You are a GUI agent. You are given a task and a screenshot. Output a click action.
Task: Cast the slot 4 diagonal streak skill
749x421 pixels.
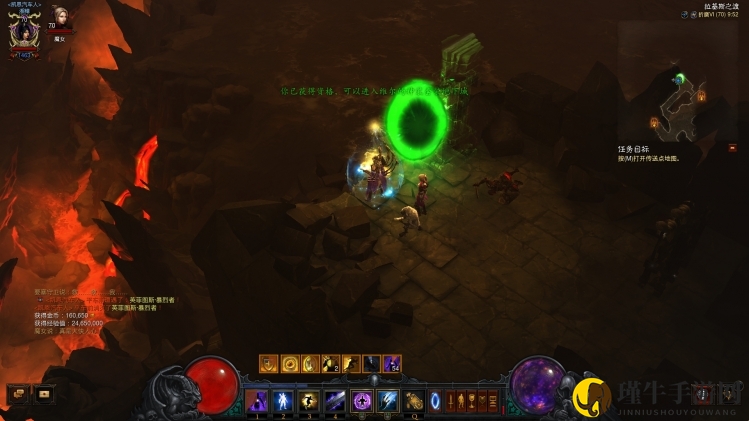point(334,401)
